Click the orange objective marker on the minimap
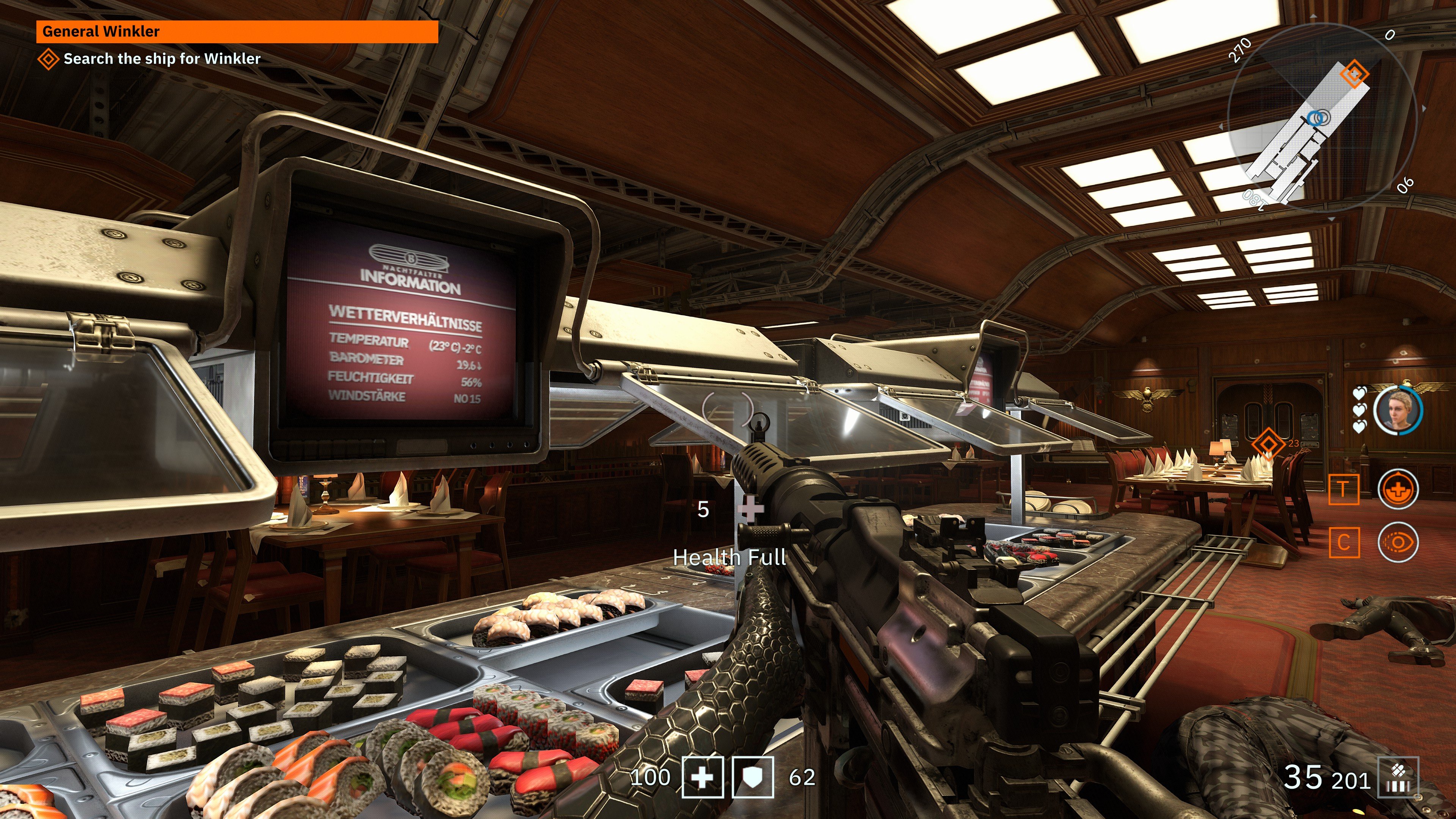The width and height of the screenshot is (1456, 819). point(1354,73)
